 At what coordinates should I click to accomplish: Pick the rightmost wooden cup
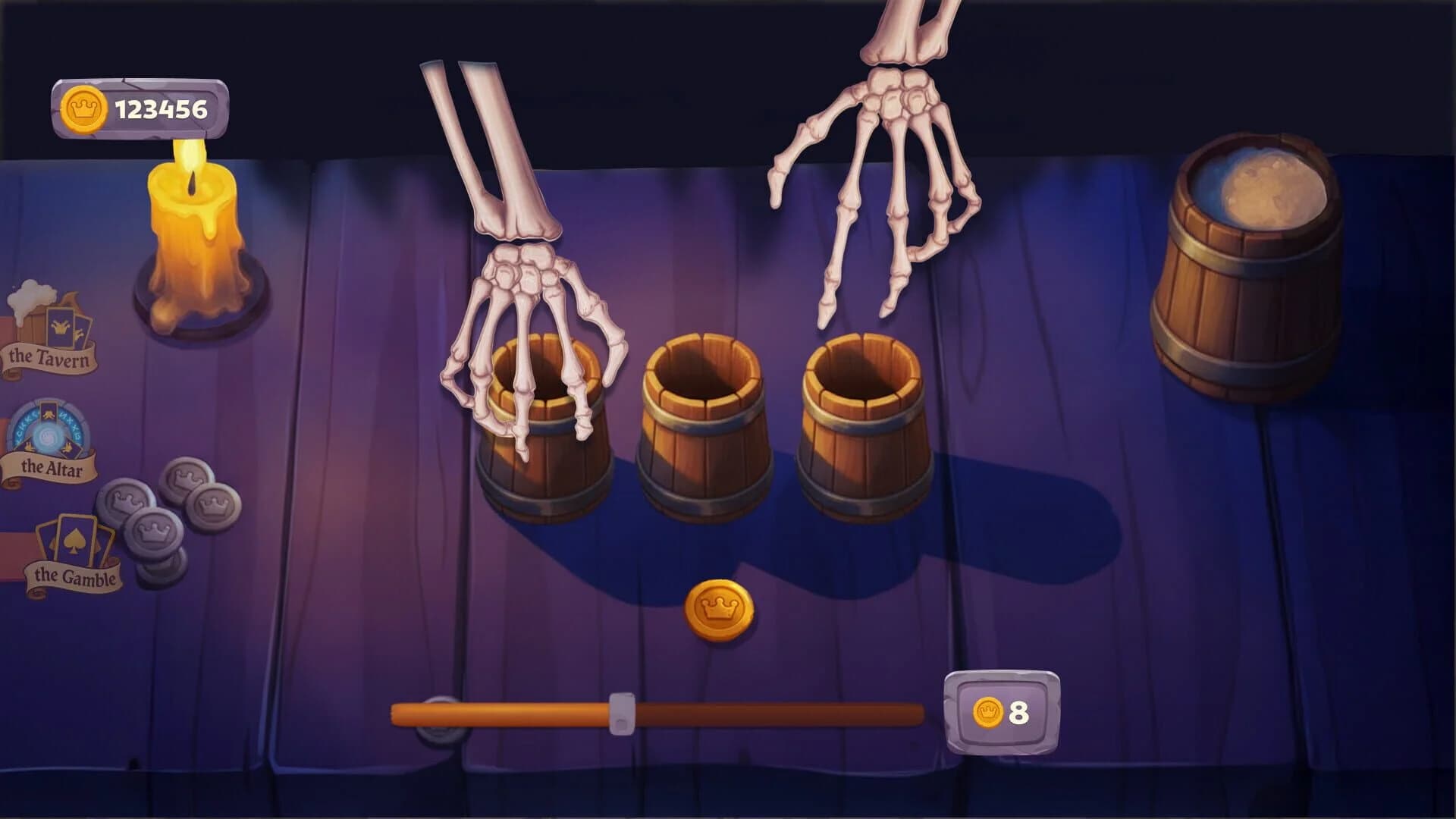pyautogui.click(x=864, y=425)
